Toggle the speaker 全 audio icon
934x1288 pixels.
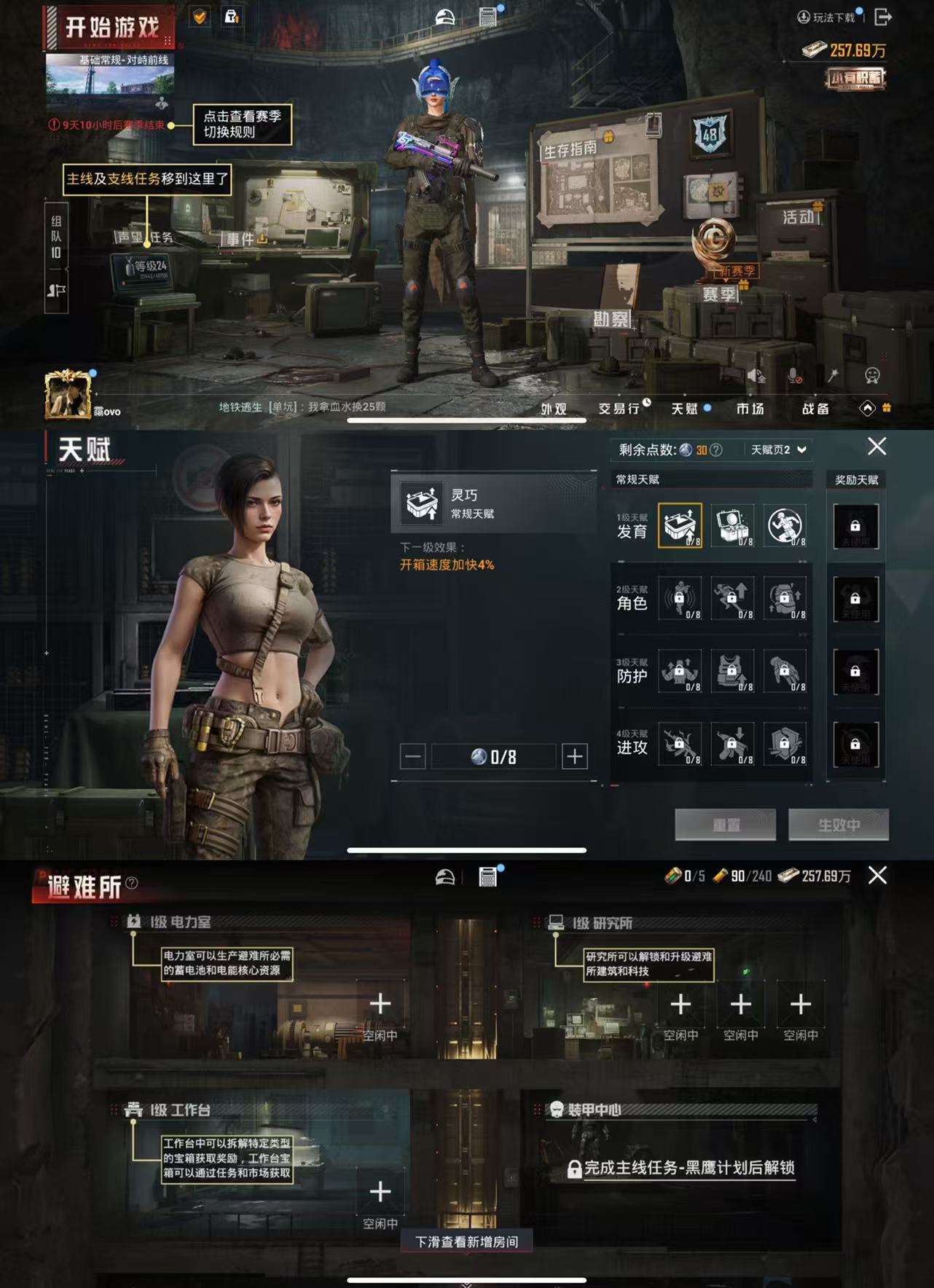[758, 375]
